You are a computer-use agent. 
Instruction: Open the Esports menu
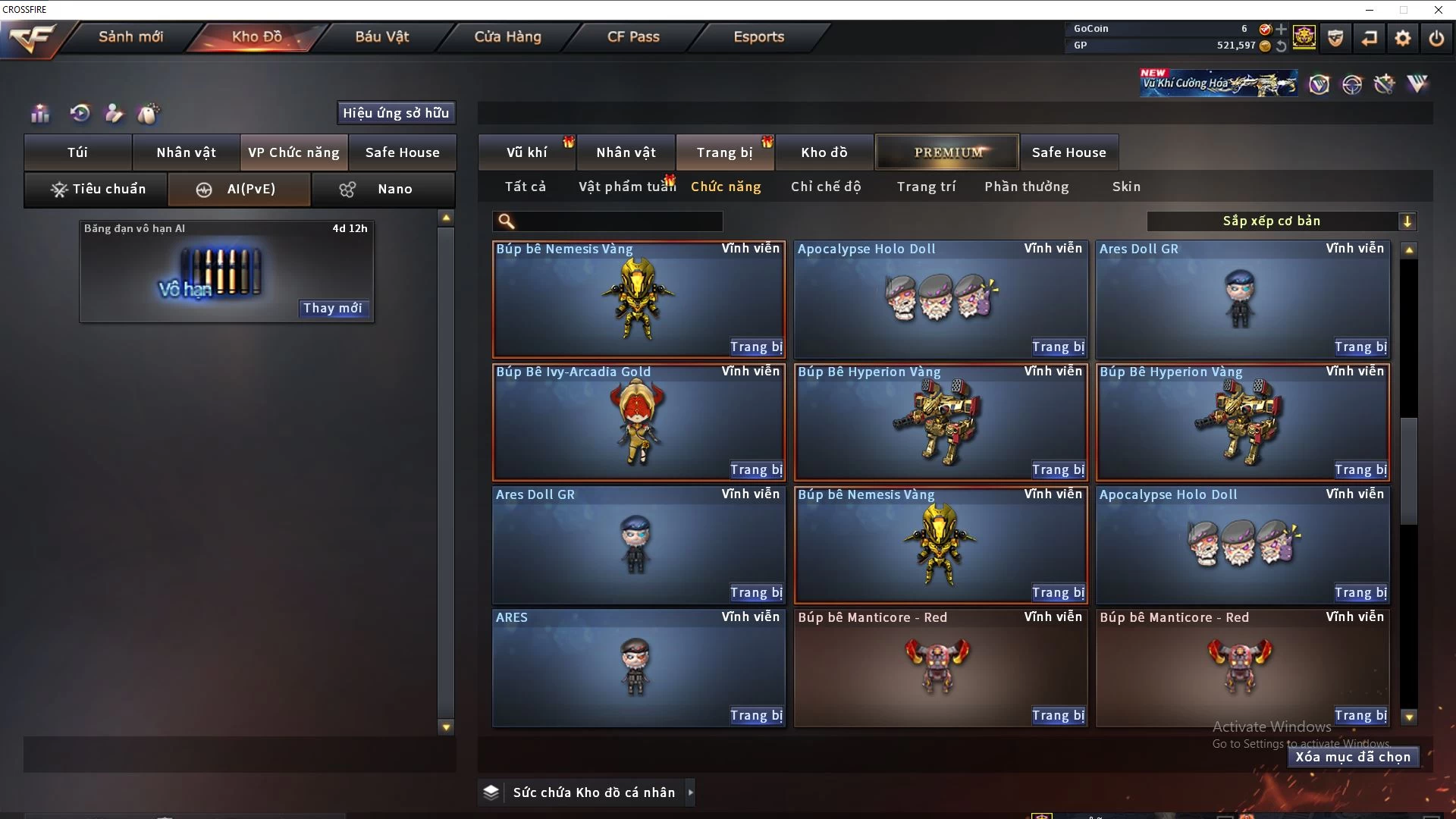[x=758, y=36]
